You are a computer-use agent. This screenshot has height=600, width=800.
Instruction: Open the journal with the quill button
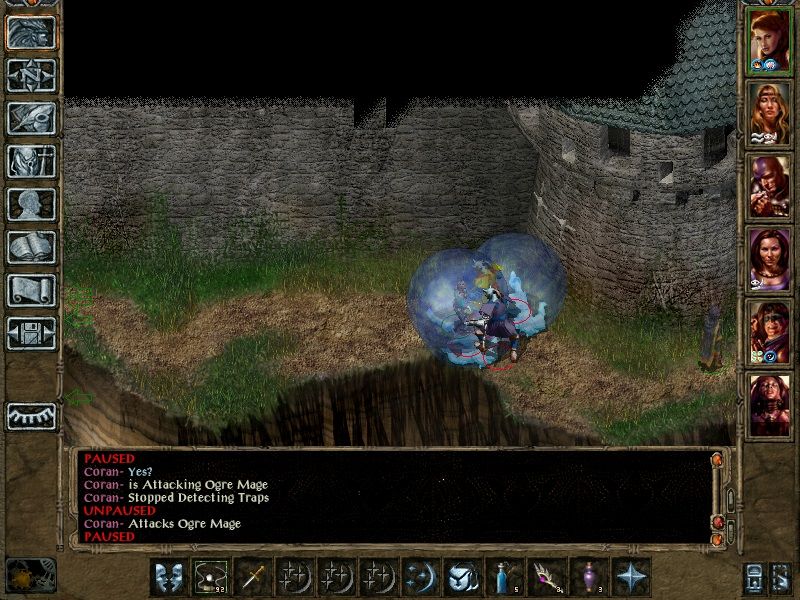click(x=31, y=118)
